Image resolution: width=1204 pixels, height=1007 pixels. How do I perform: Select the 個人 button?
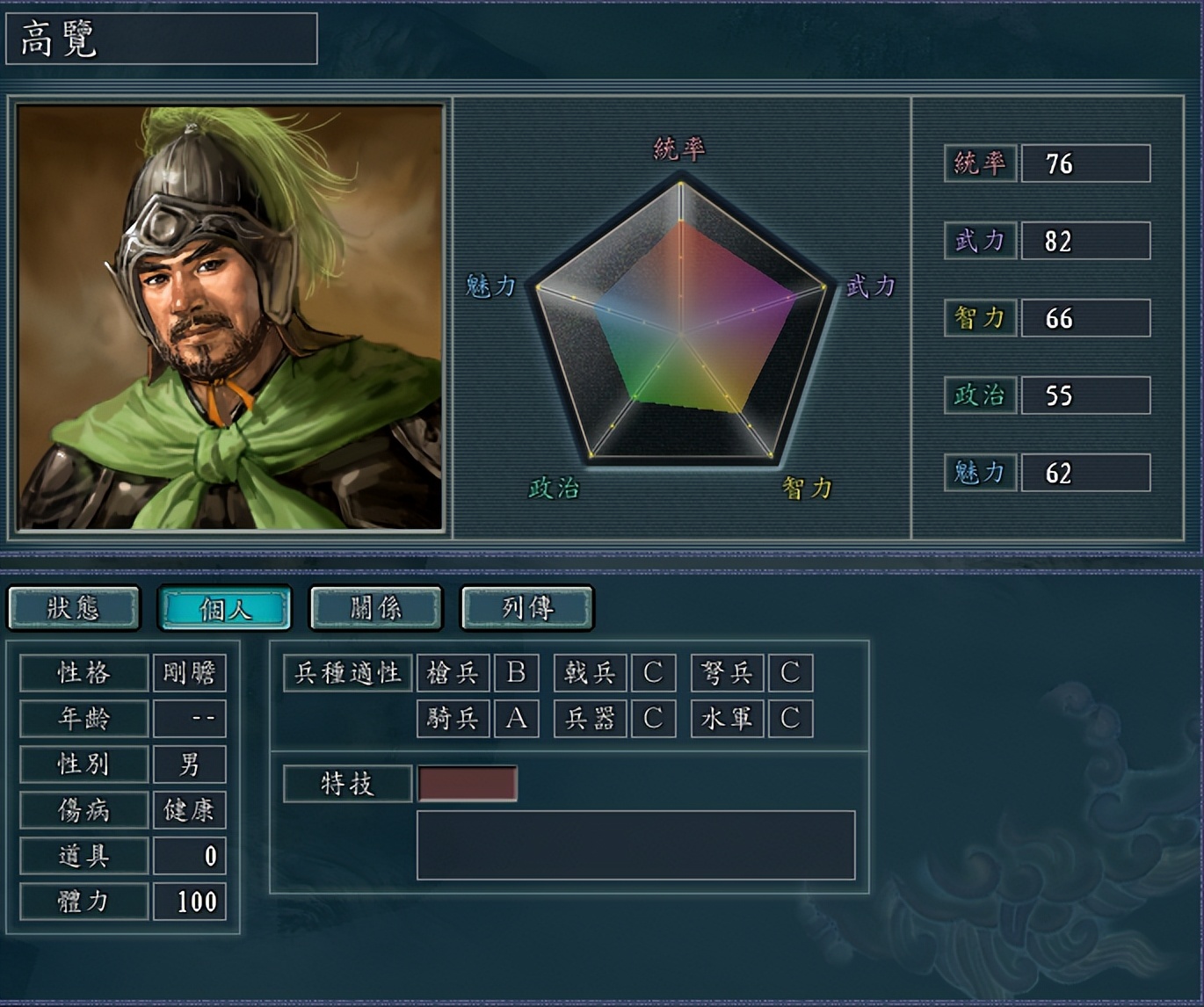[225, 607]
